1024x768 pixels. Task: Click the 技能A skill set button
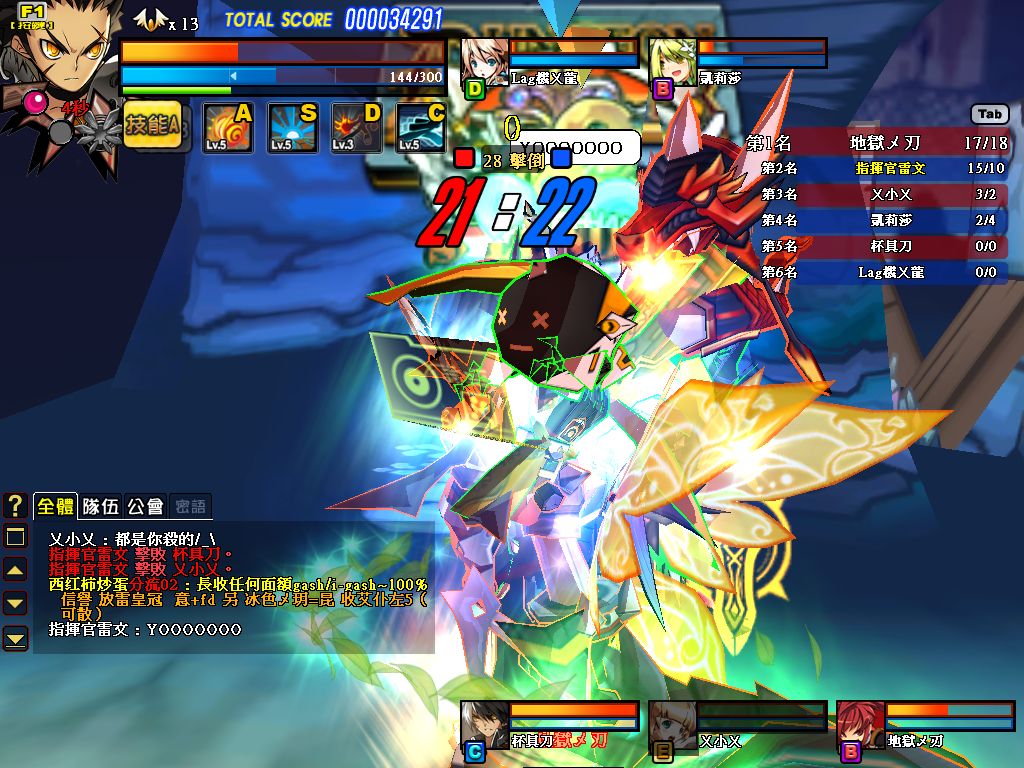(152, 126)
